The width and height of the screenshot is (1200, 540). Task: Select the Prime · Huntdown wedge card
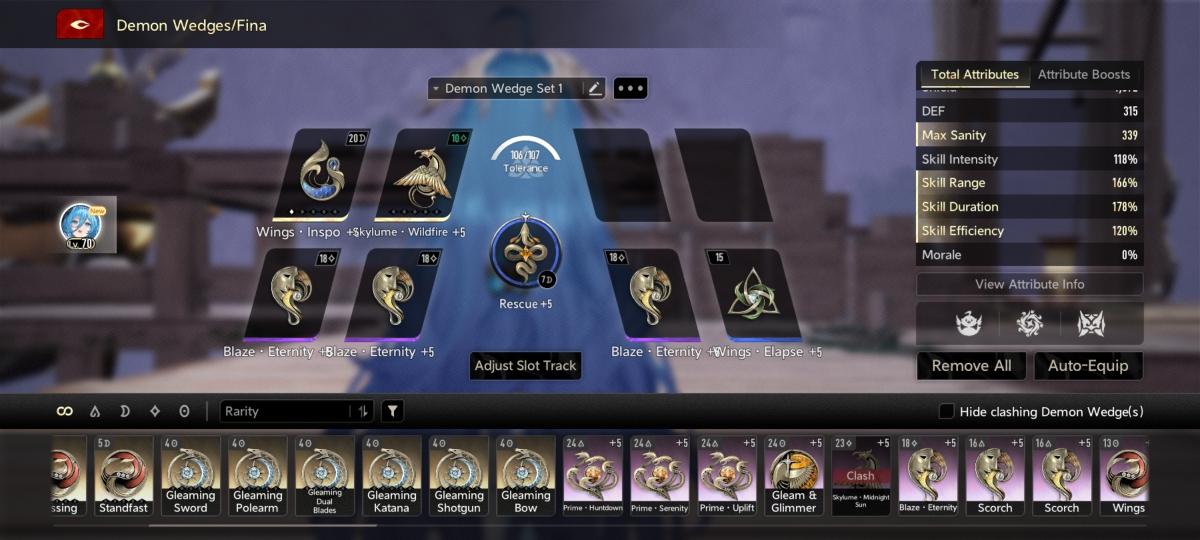(x=593, y=475)
